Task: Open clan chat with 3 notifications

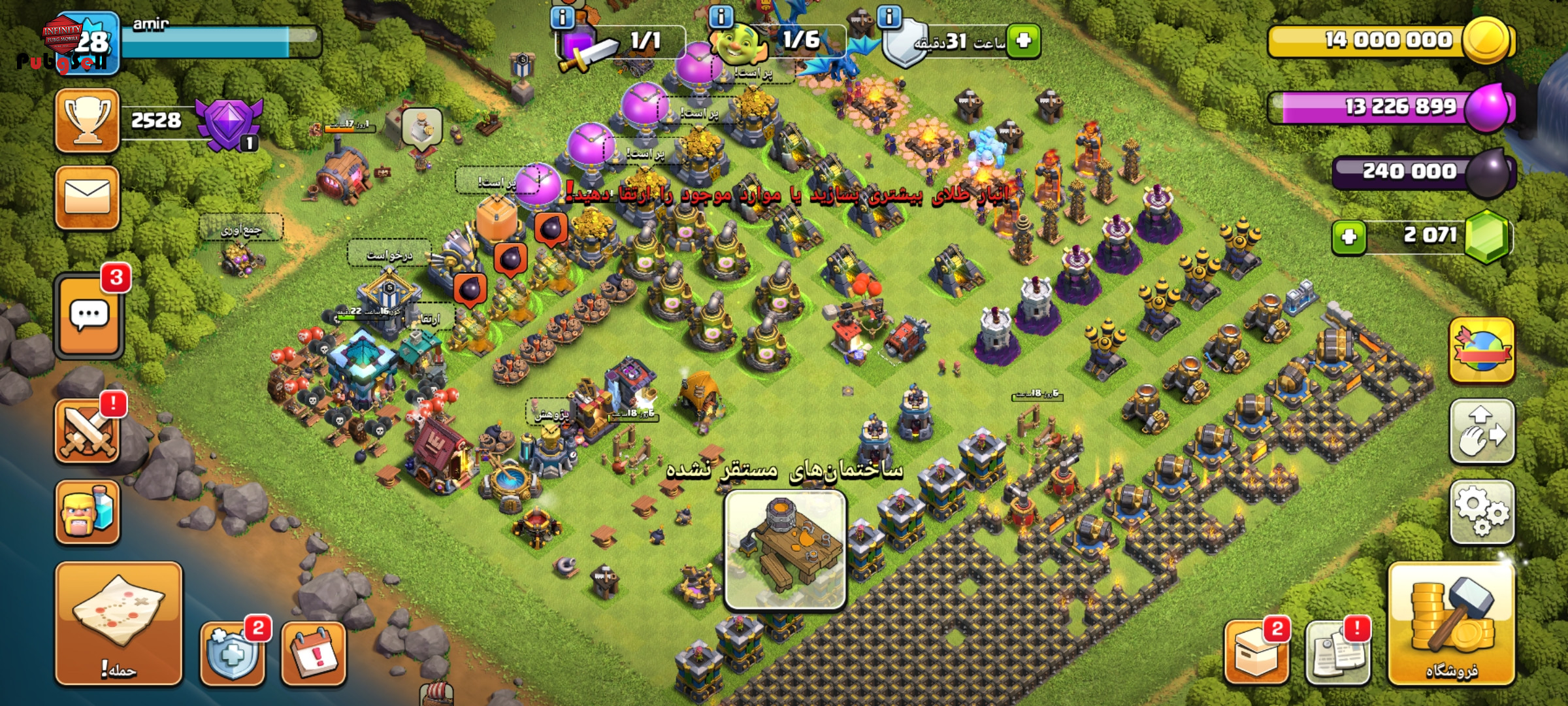Action: point(90,316)
